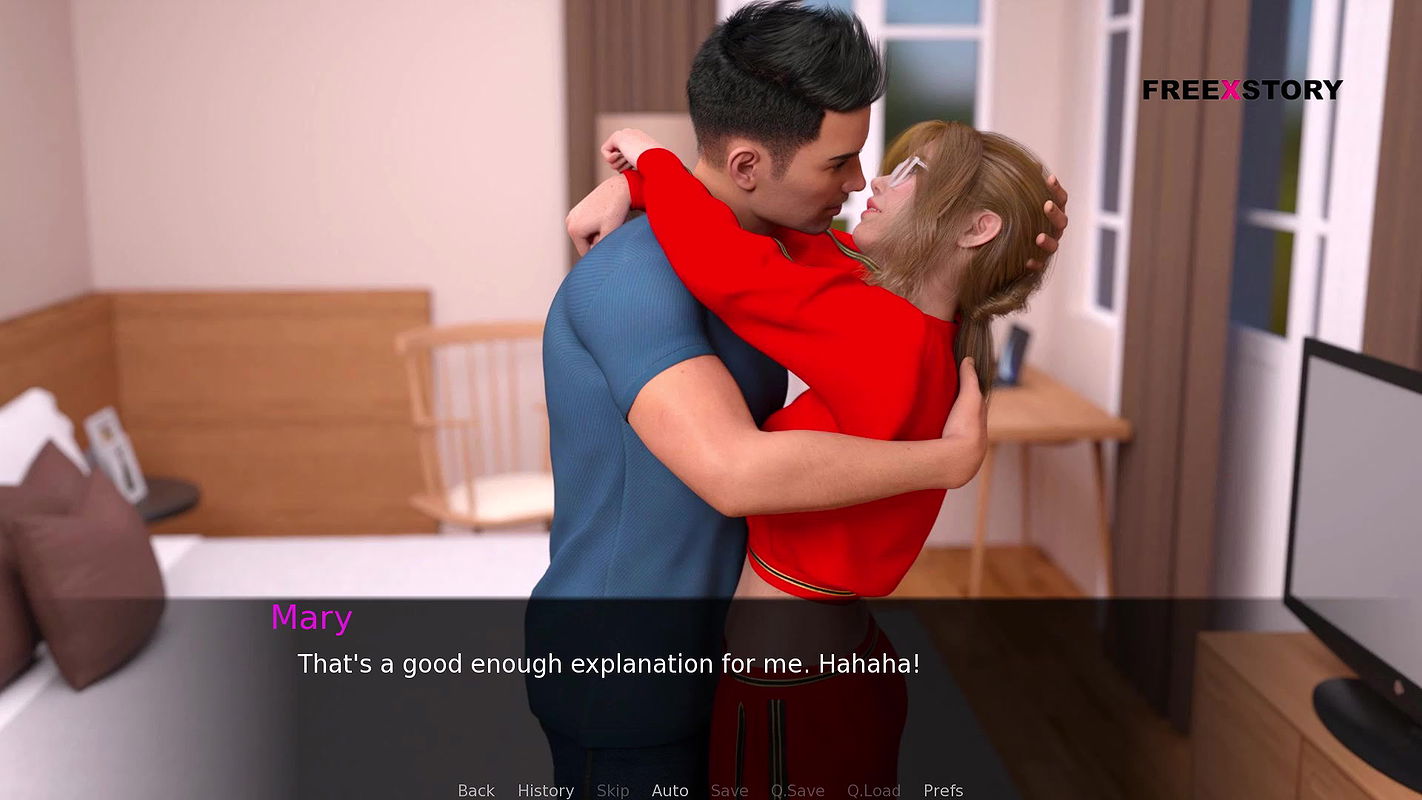1422x800 pixels.
Task: Select Mary's pink name label
Action: pos(312,618)
